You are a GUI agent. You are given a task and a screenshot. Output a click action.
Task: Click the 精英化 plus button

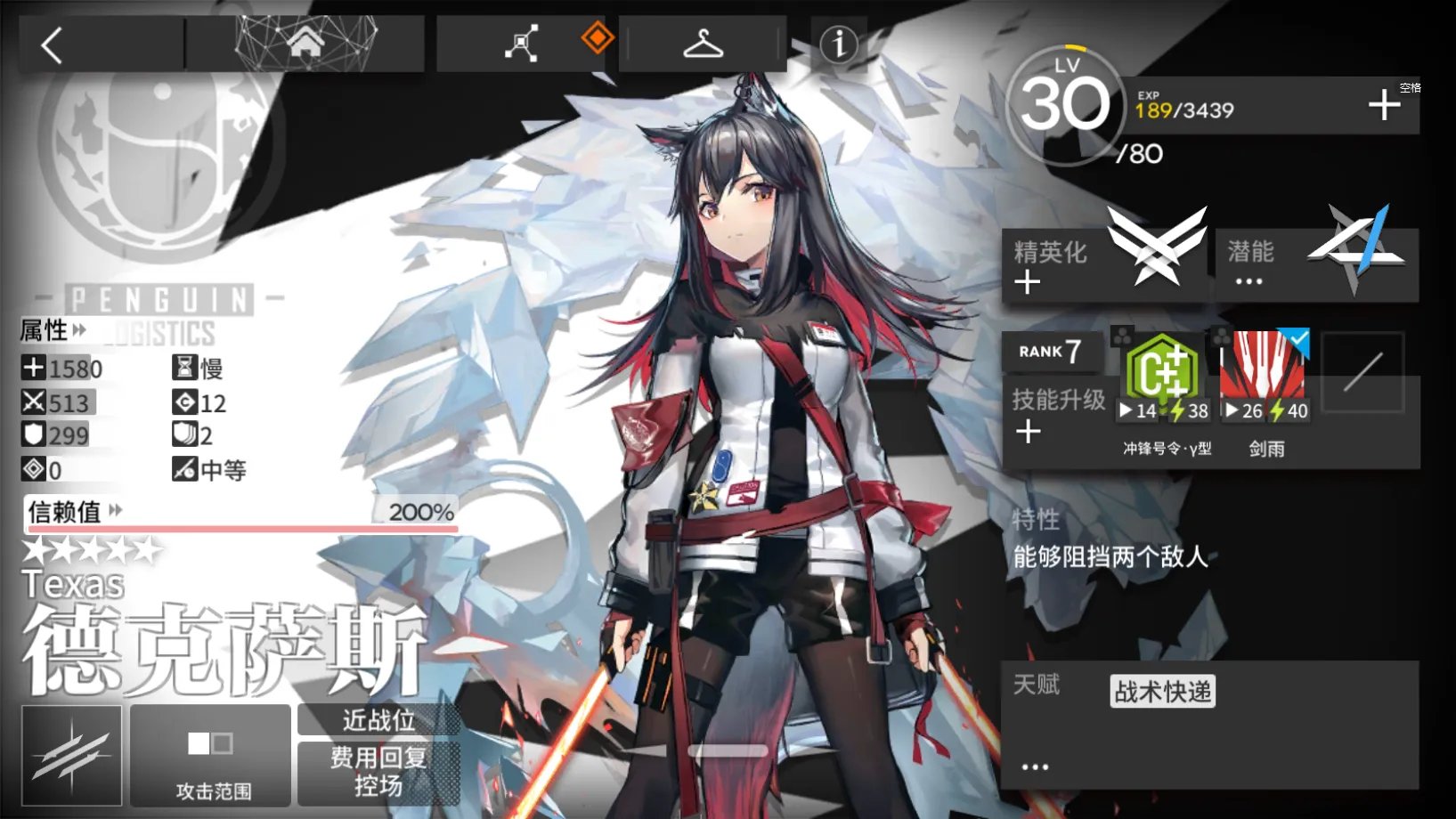click(x=1027, y=283)
